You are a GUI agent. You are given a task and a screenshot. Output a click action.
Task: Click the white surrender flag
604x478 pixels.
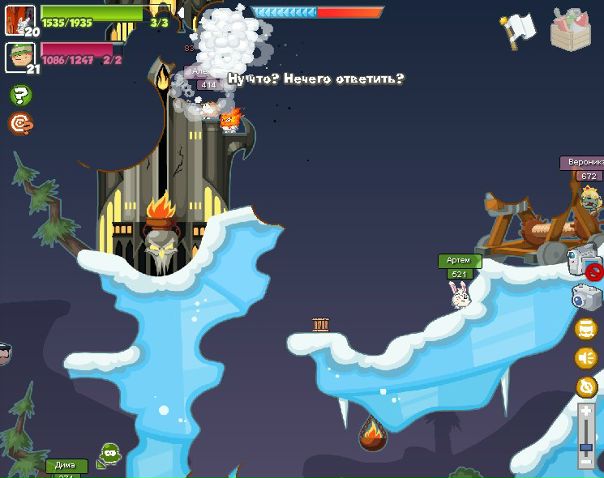tap(519, 30)
